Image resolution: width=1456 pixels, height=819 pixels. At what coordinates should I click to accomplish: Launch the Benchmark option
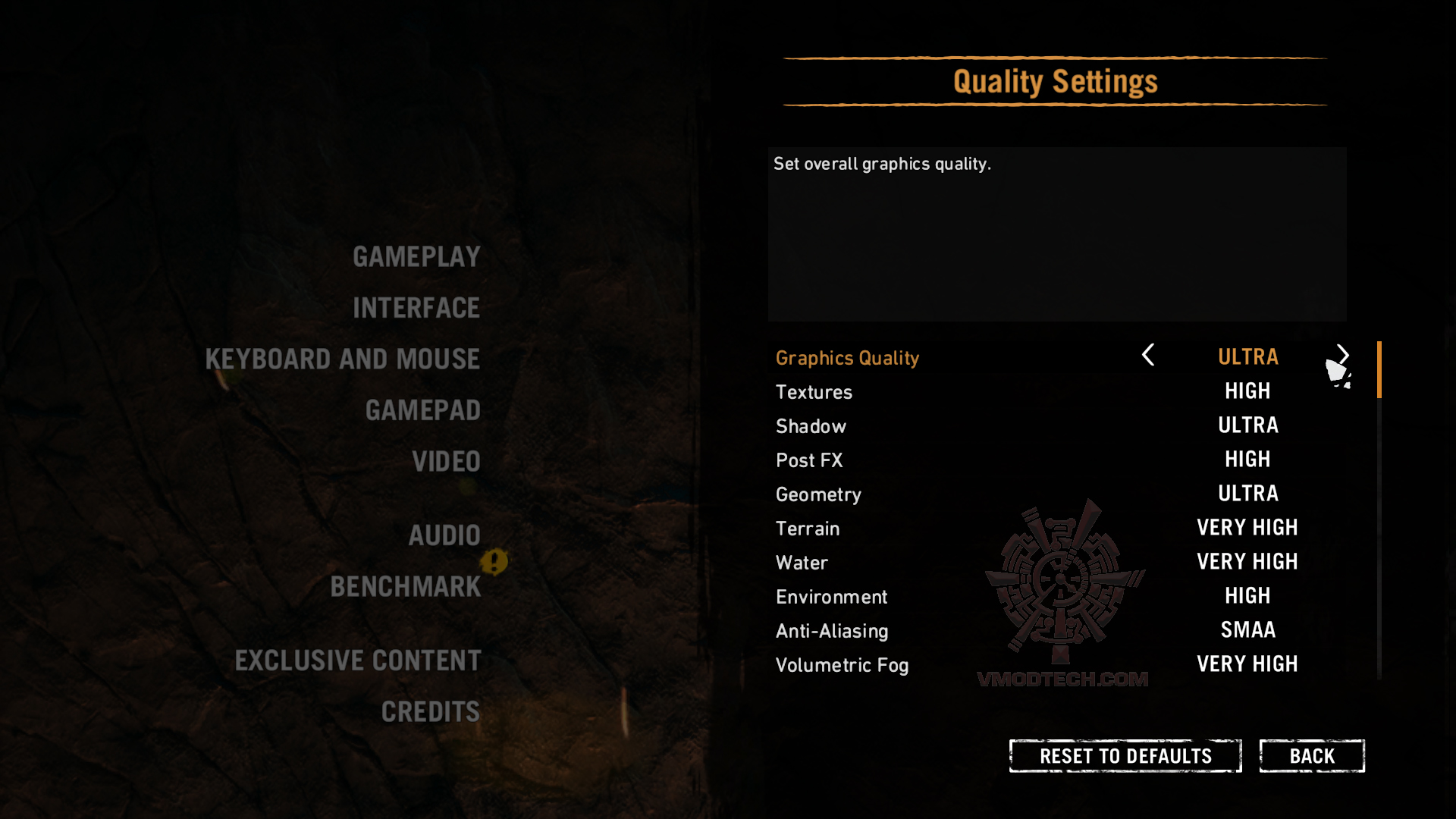click(406, 587)
